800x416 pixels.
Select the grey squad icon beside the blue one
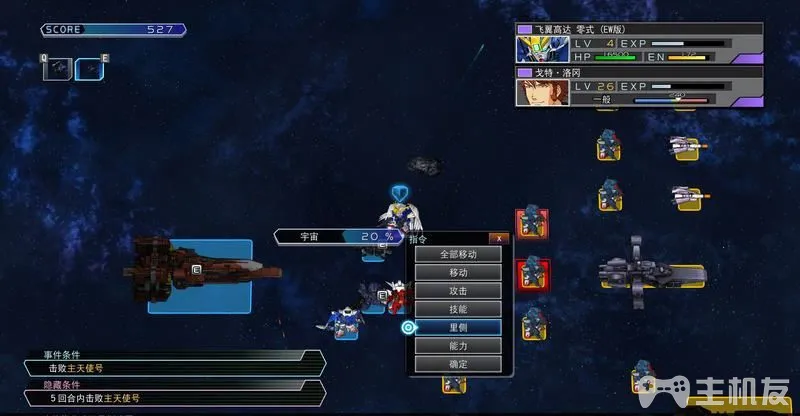56,67
